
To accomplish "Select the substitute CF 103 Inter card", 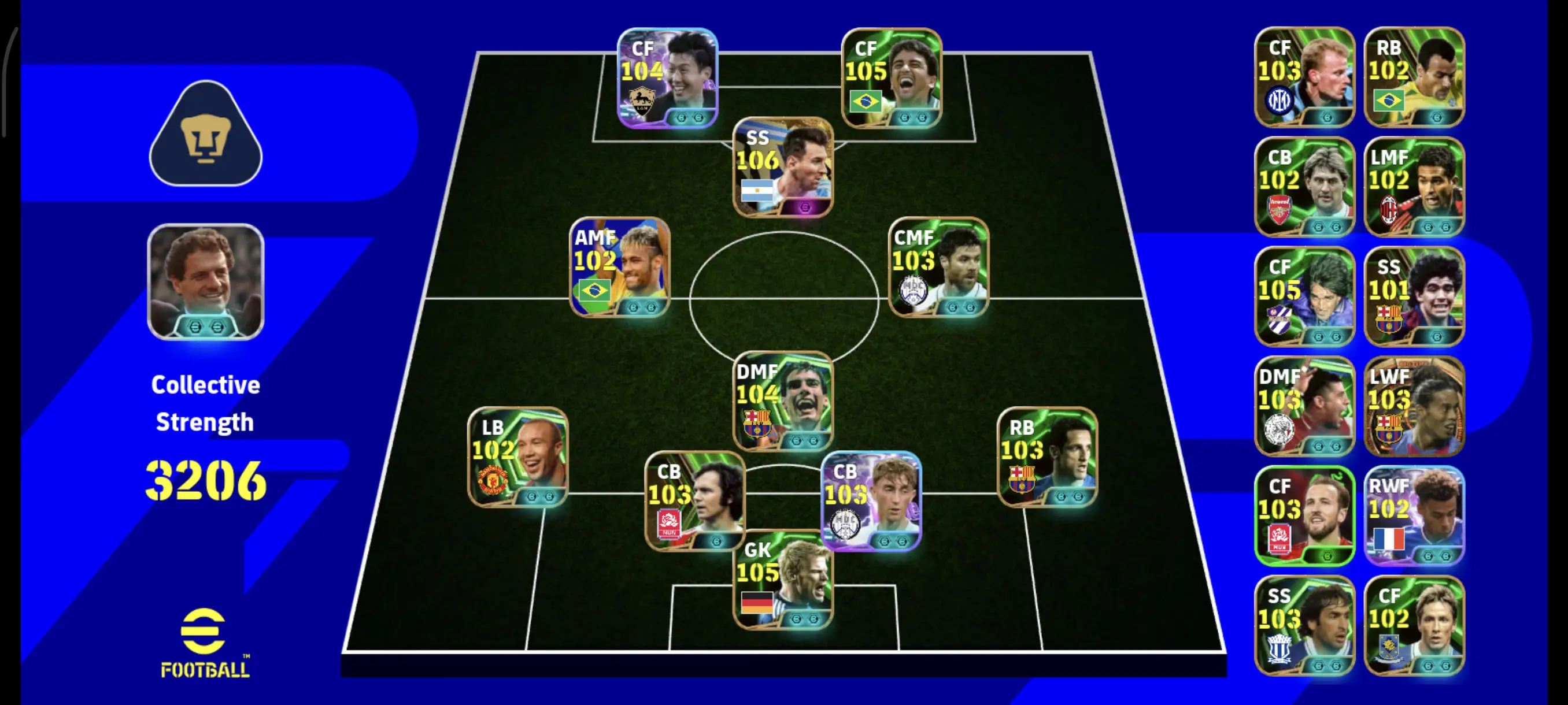I will point(1304,77).
